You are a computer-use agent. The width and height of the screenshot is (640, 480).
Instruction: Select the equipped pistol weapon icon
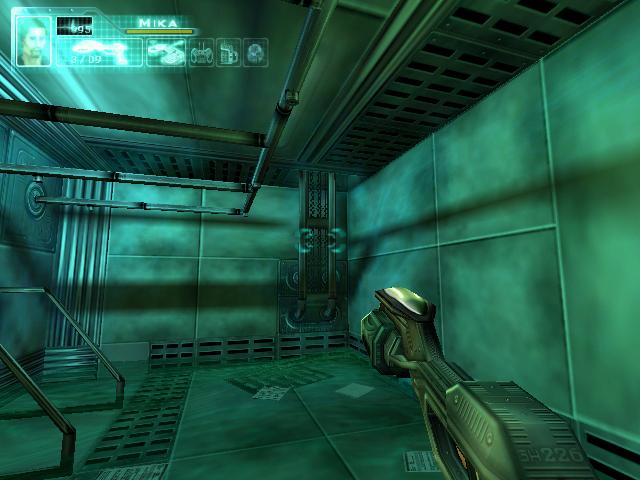click(98, 49)
